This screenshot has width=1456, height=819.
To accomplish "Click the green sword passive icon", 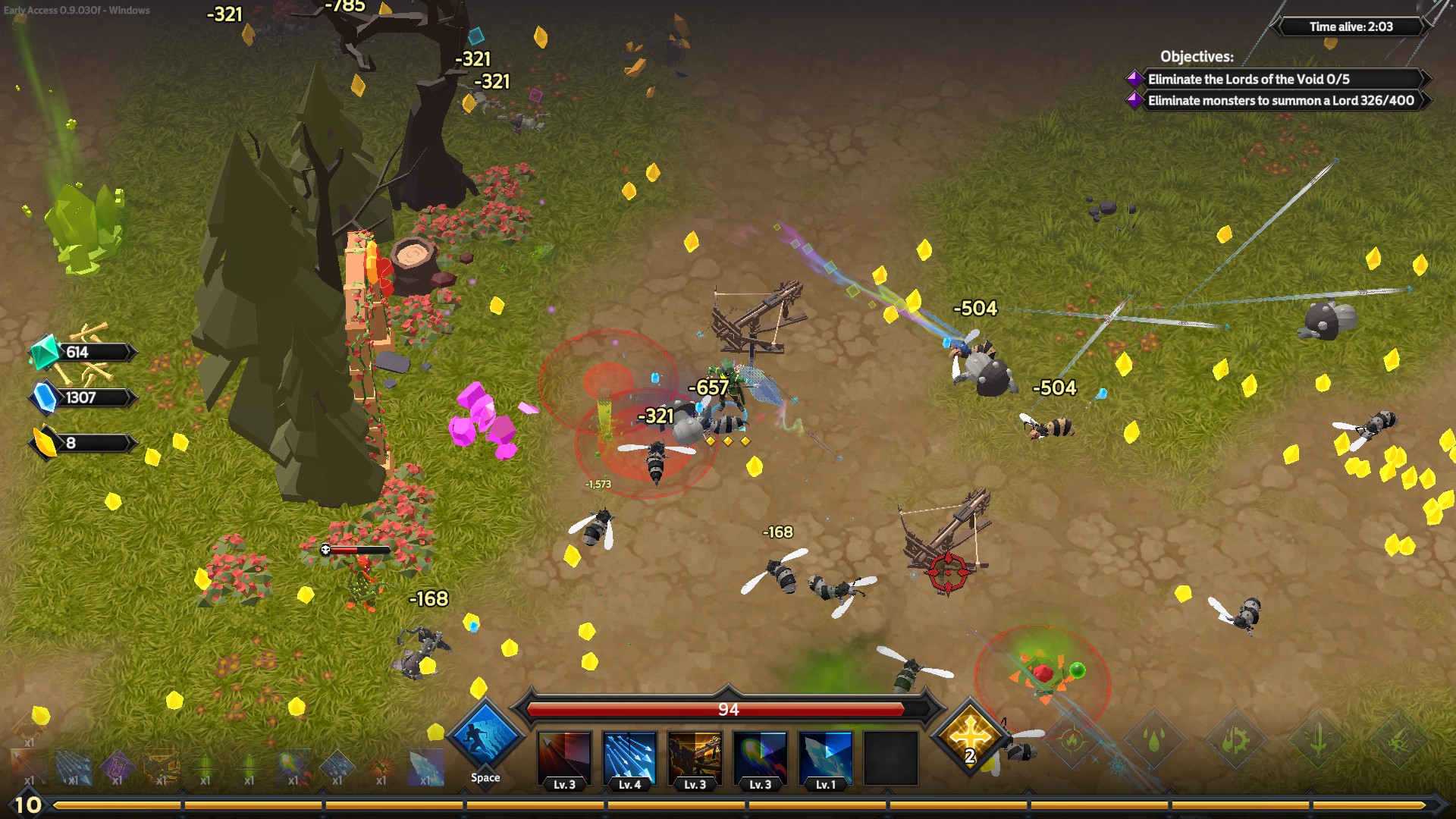I will tap(1317, 739).
